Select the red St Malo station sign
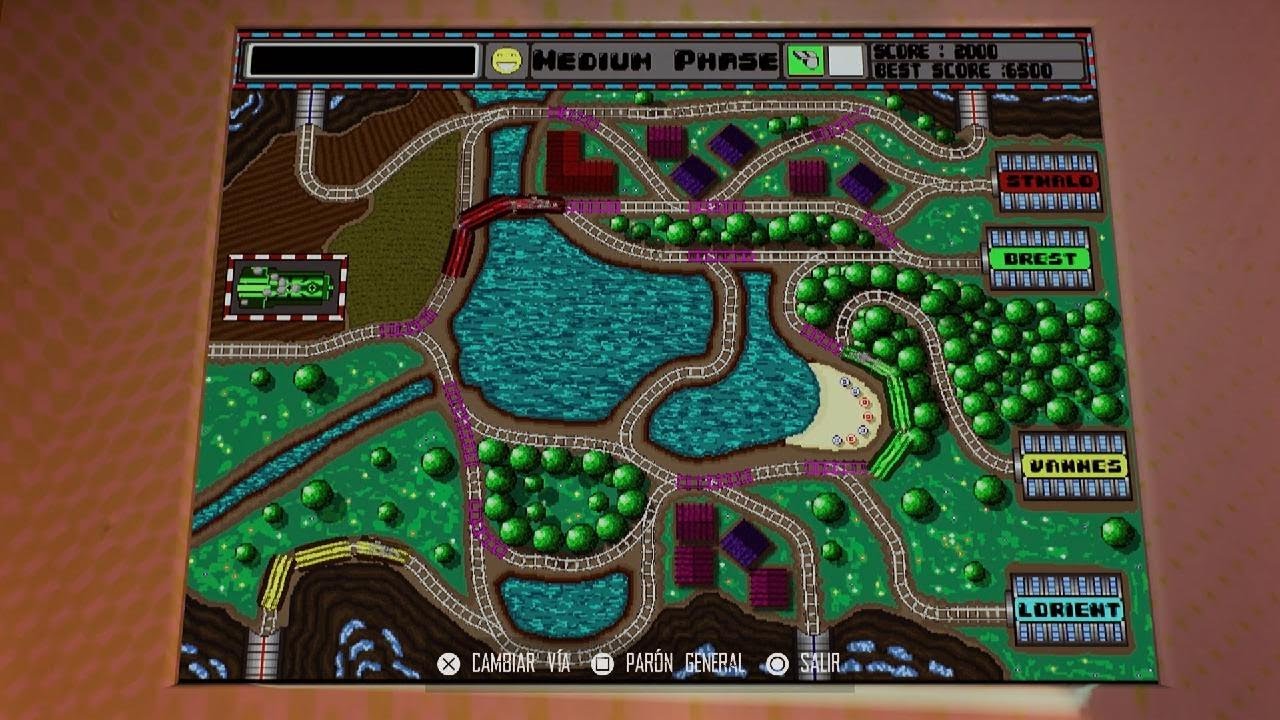 pos(1048,182)
